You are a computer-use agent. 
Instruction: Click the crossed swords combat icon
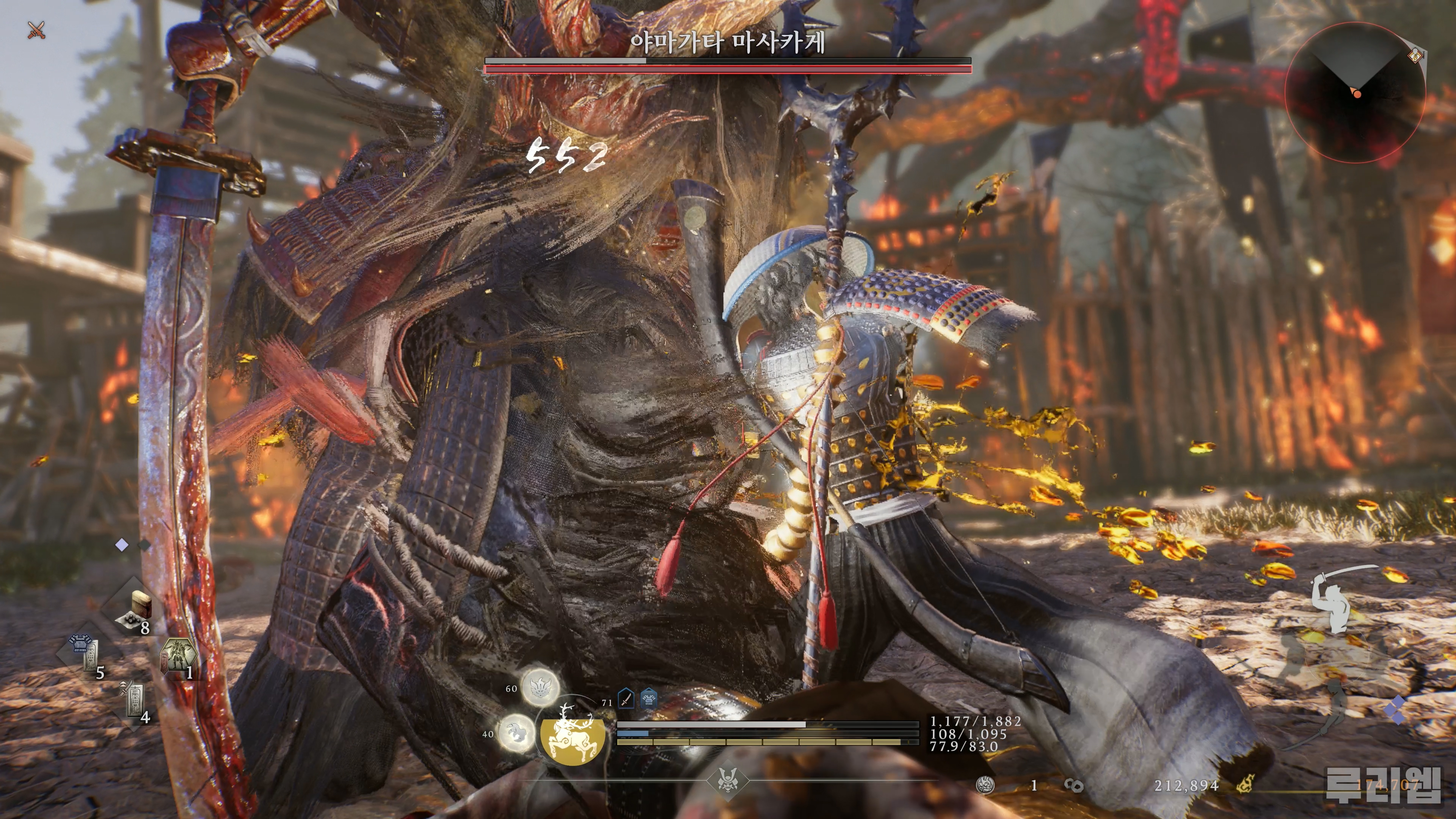click(x=36, y=30)
